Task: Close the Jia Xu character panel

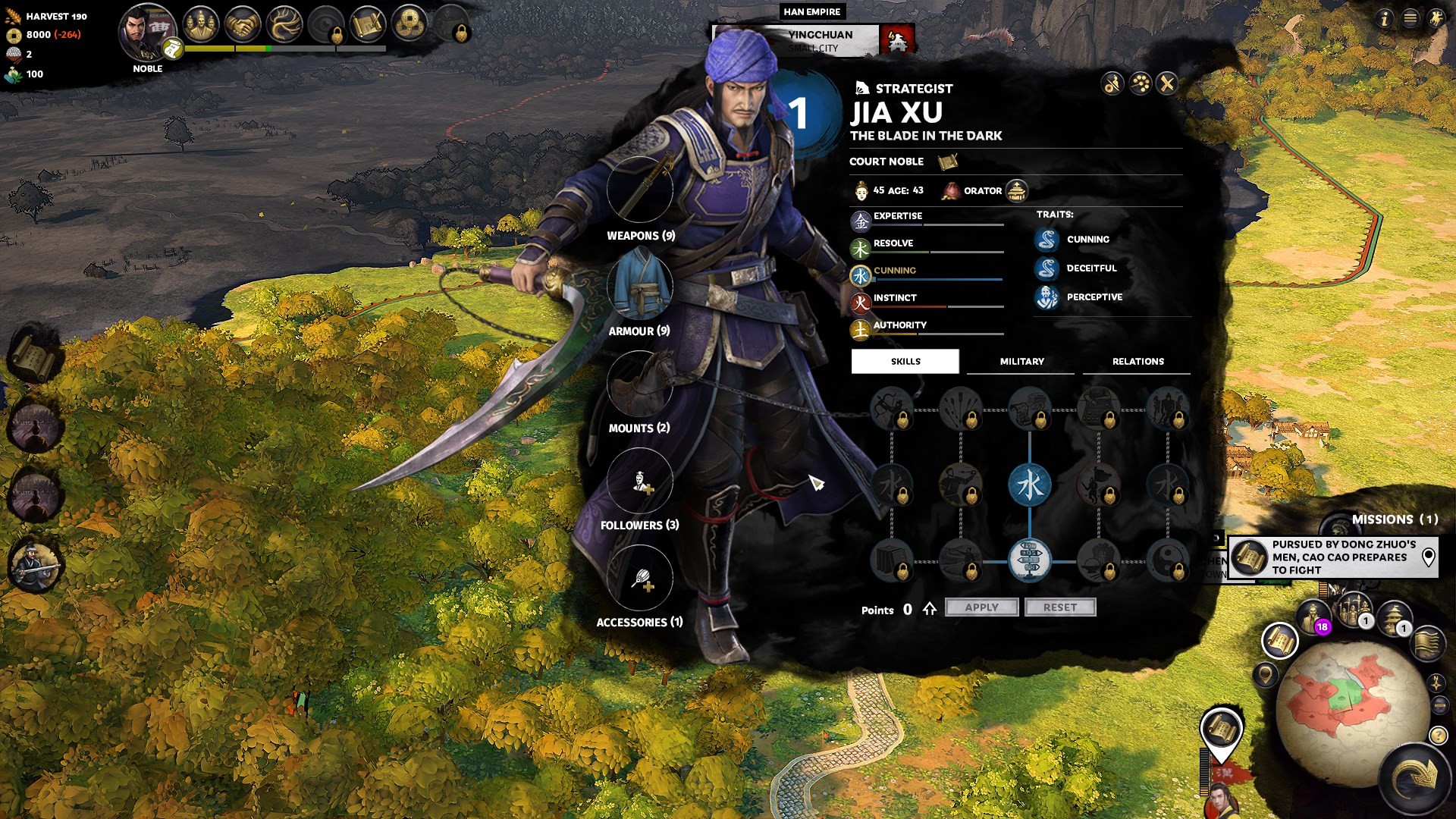Action: point(1167,83)
